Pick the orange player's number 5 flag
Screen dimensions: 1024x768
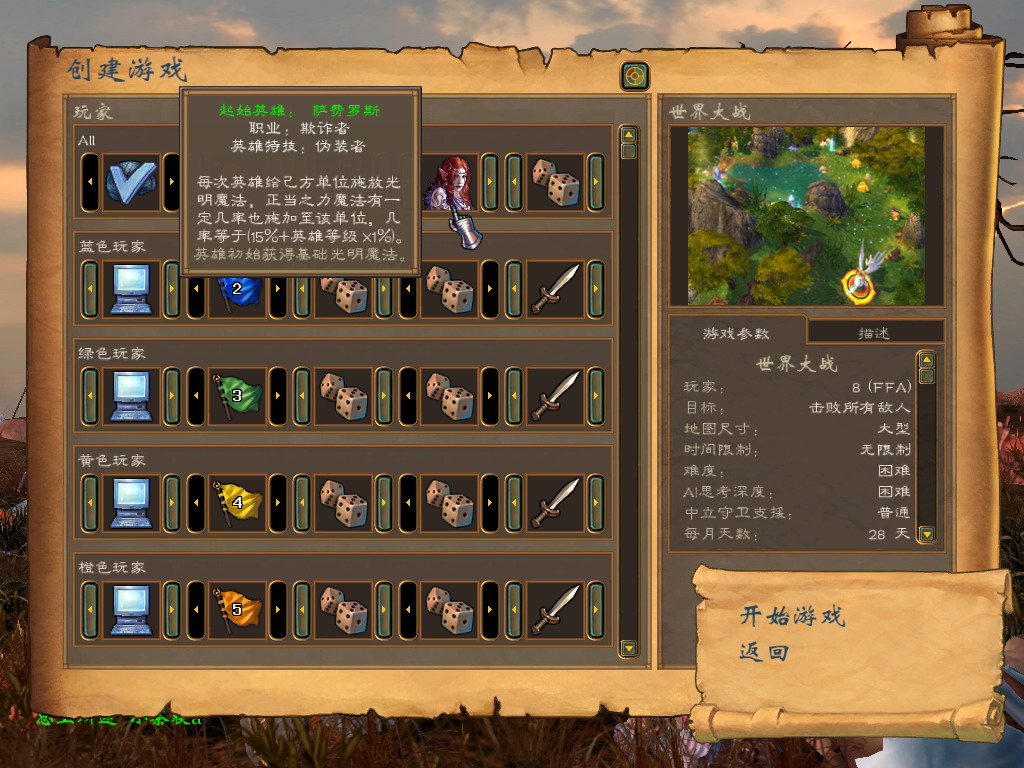coord(238,607)
